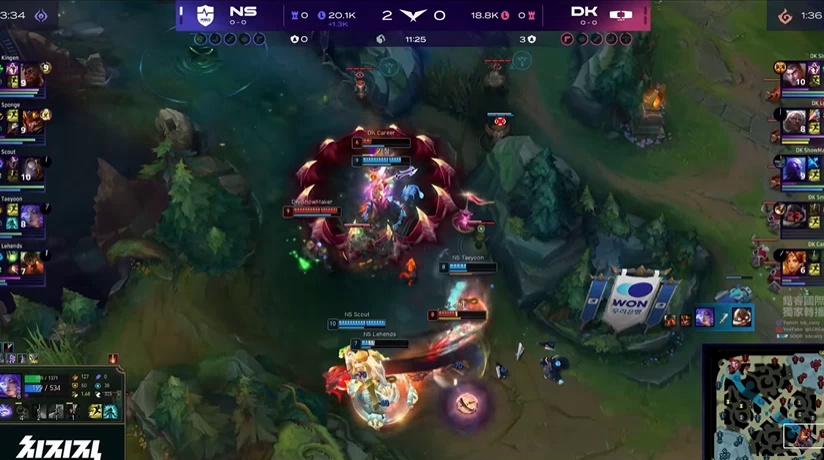Select Kingen's champion portrait
The height and width of the screenshot is (460, 824).
[30, 75]
